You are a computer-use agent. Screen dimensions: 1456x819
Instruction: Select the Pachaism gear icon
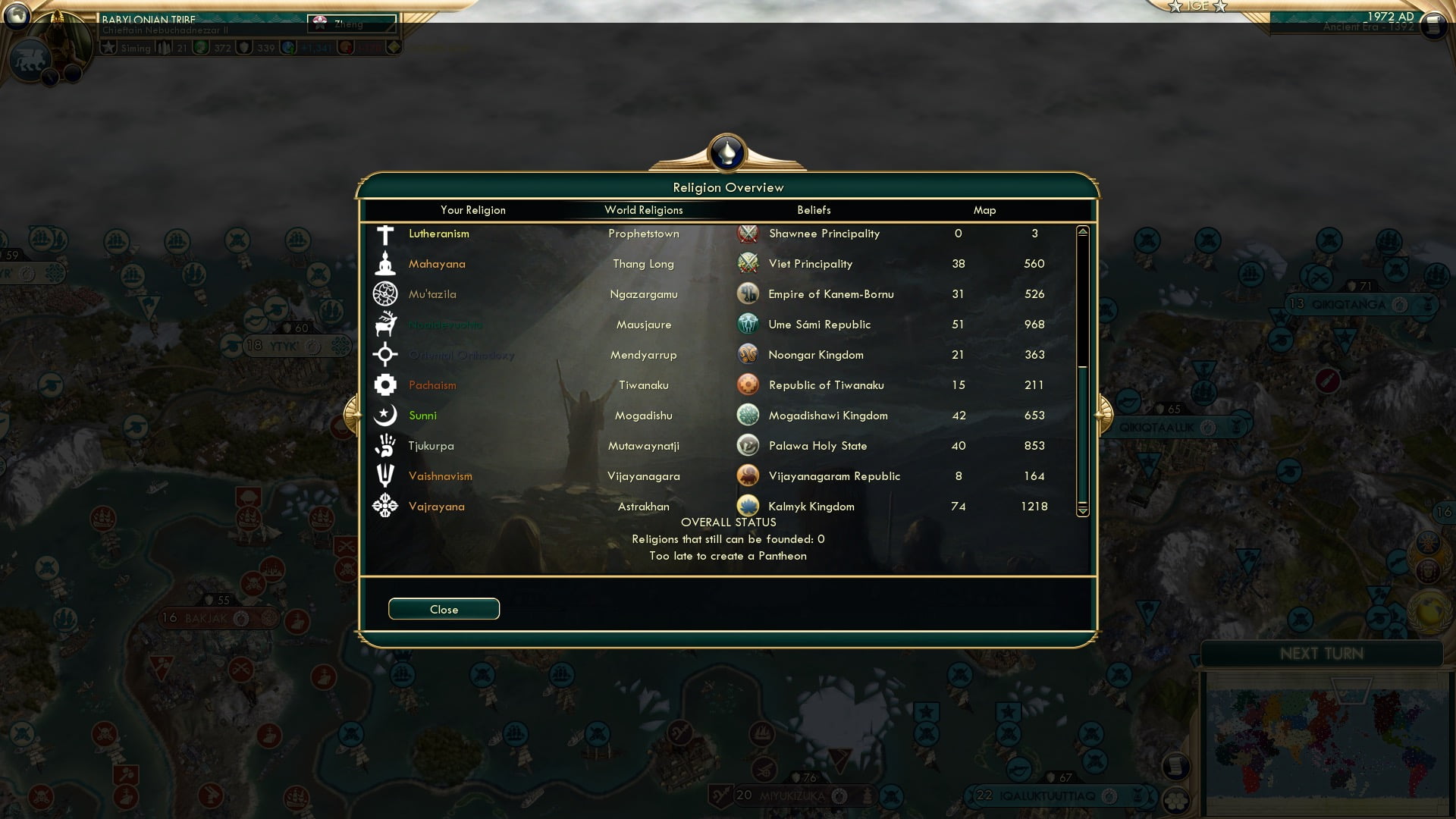pos(385,385)
